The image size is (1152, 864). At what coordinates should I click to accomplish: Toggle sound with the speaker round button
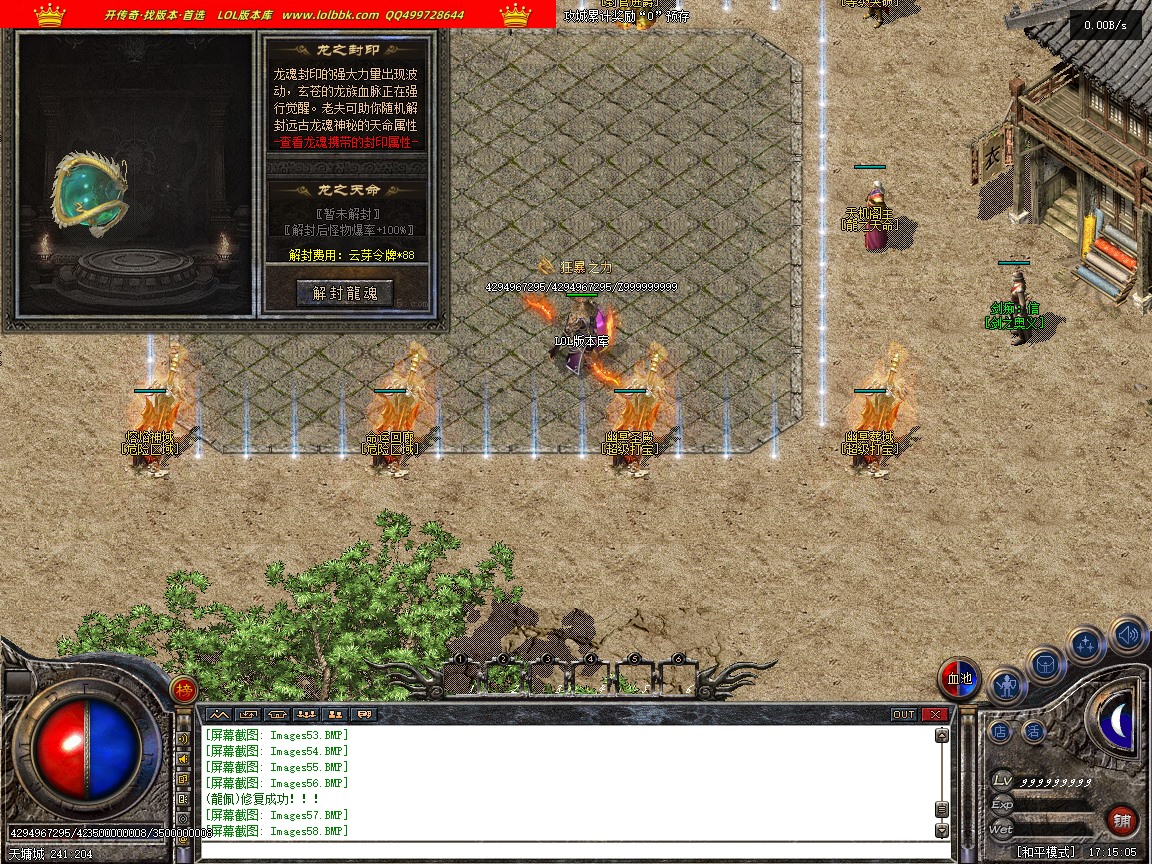1128,634
